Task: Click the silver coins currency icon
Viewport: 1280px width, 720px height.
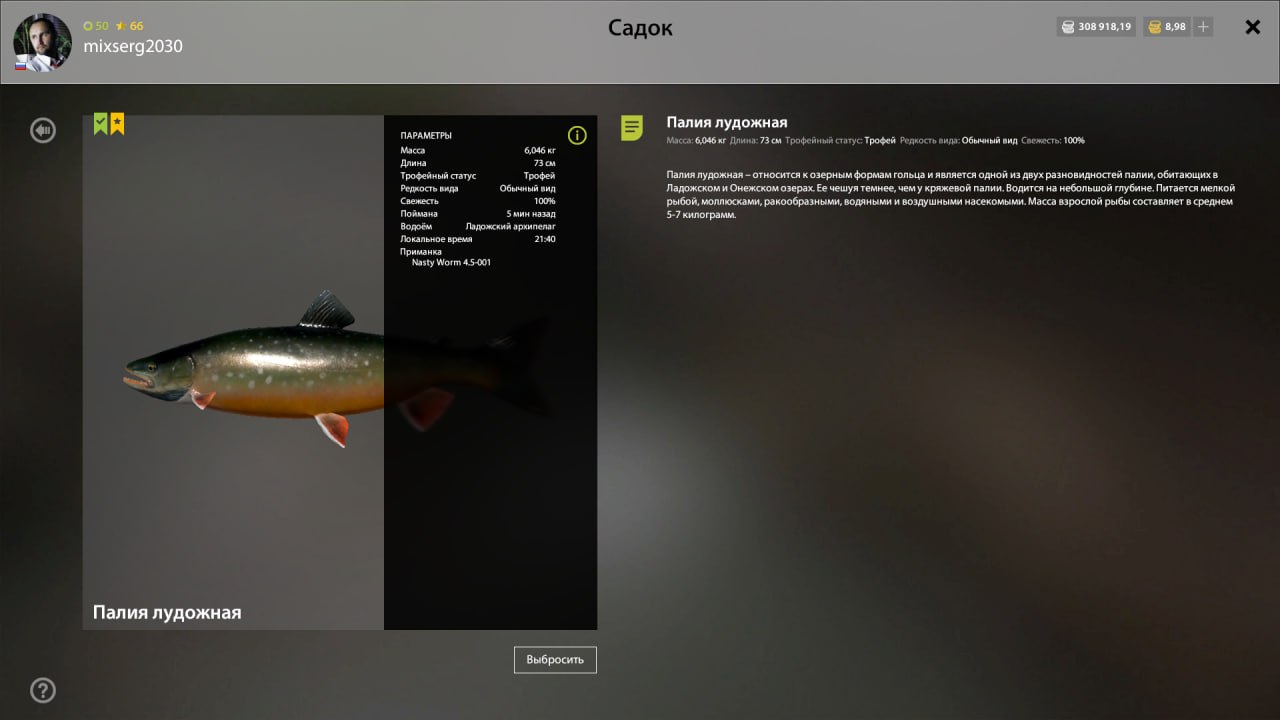Action: (x=1066, y=27)
